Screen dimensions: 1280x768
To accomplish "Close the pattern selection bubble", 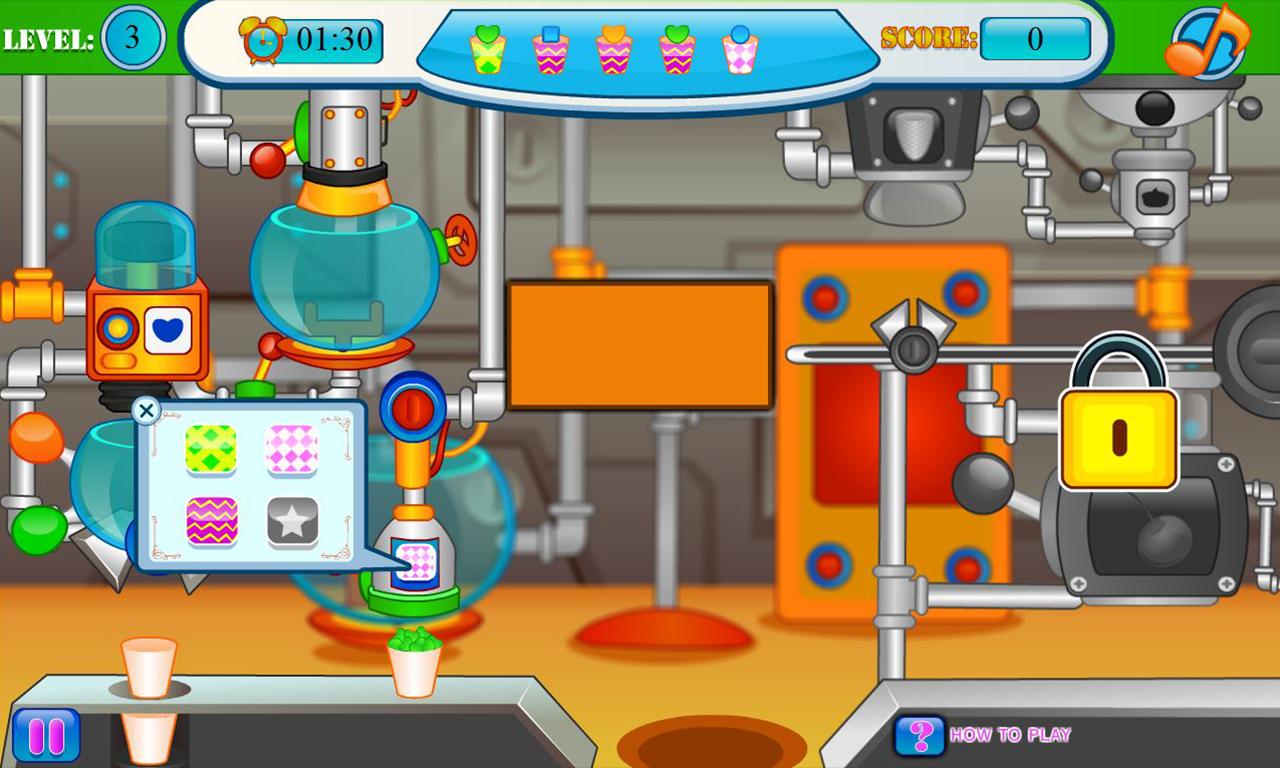I will click(146, 410).
